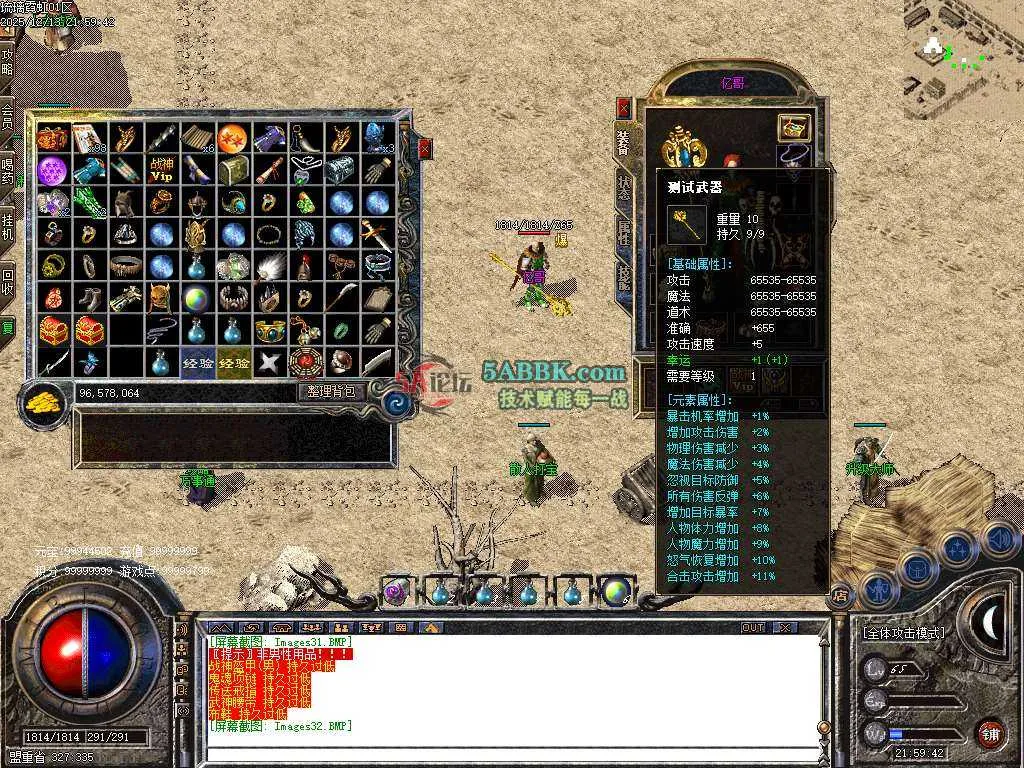1024x768 pixels.
Task: Open the treasure chest icon in character panel
Action: tap(794, 127)
